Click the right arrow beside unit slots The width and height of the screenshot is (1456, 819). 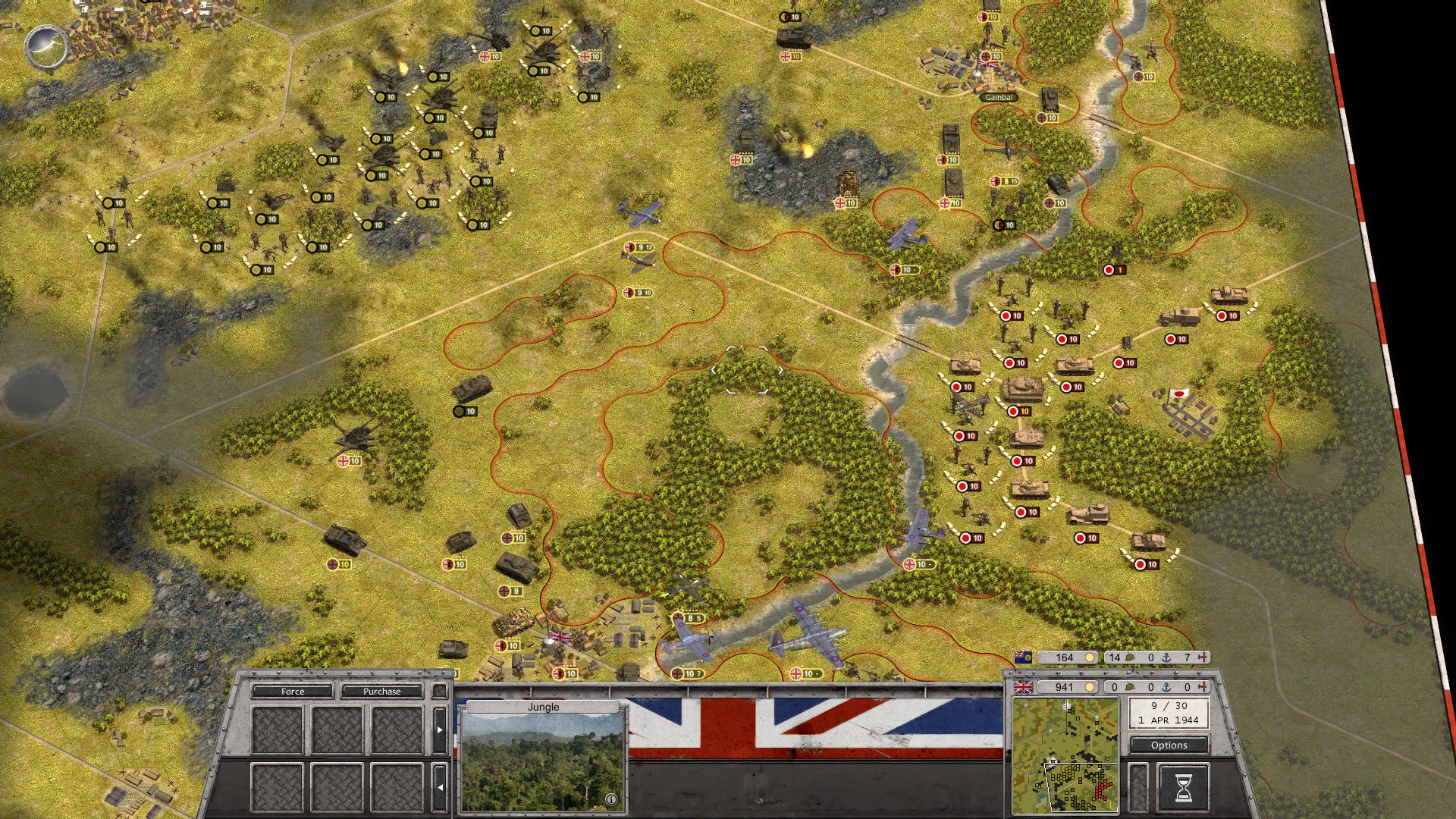tap(439, 730)
